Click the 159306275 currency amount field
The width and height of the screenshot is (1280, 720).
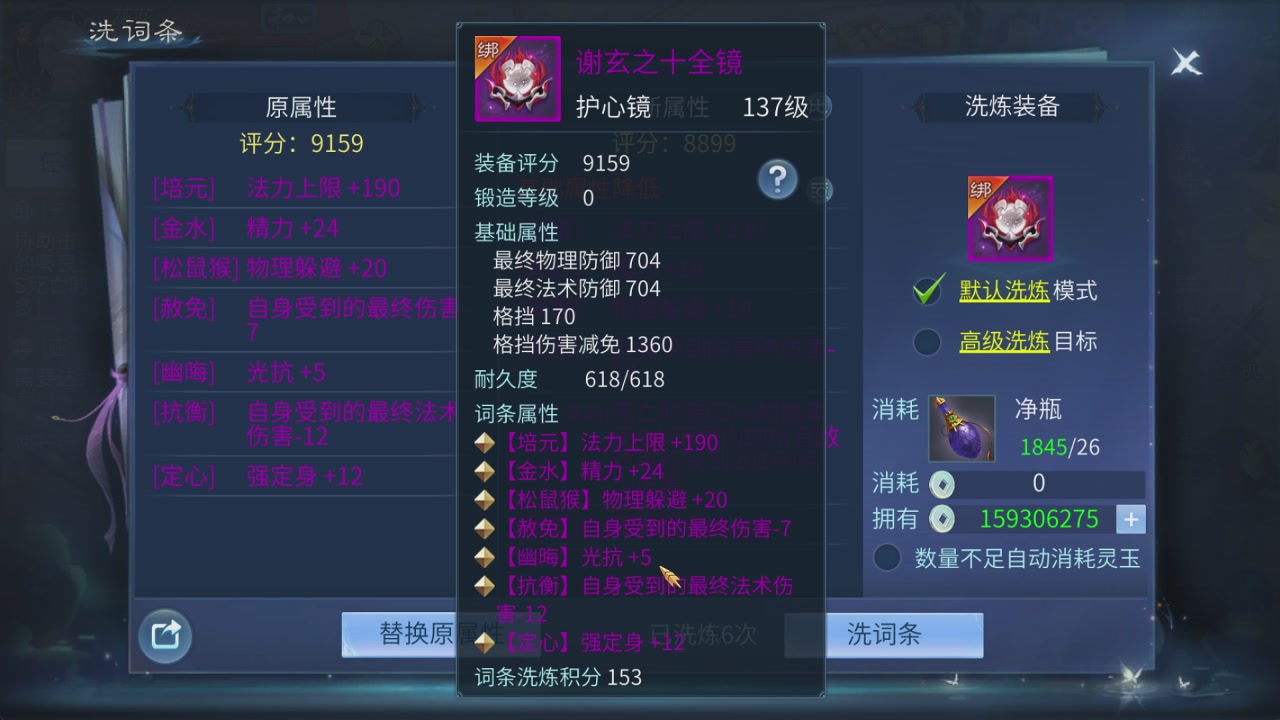[x=1038, y=519]
